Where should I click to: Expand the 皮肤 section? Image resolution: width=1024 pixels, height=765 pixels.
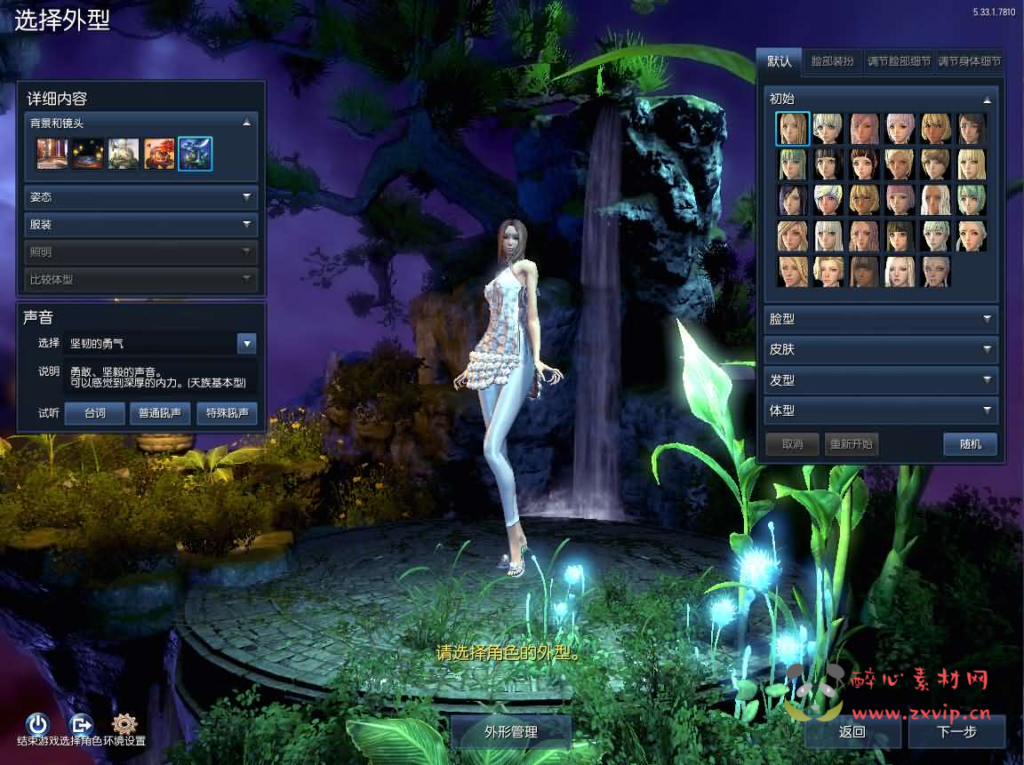(x=880, y=350)
